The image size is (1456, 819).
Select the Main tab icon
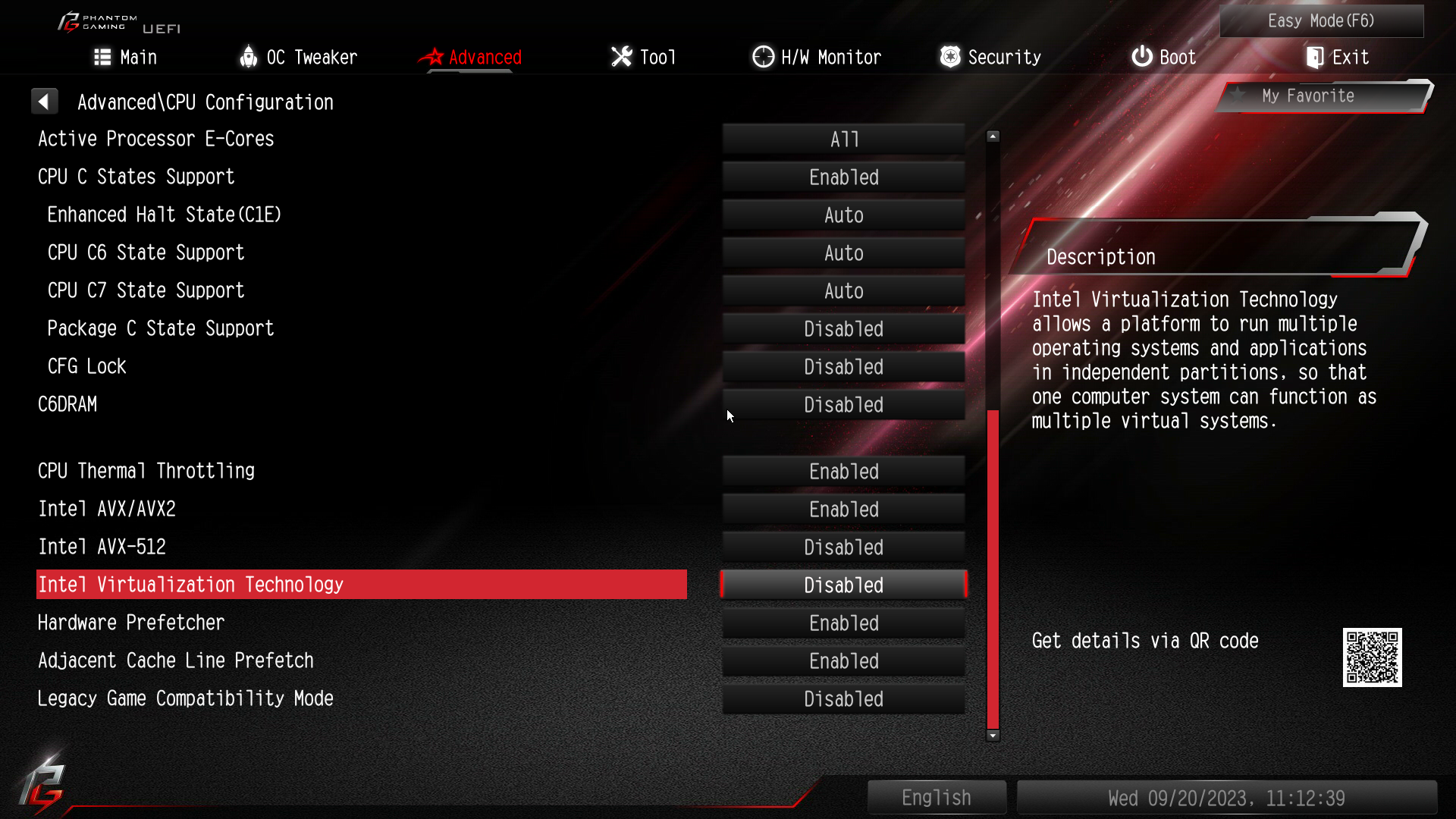[102, 57]
